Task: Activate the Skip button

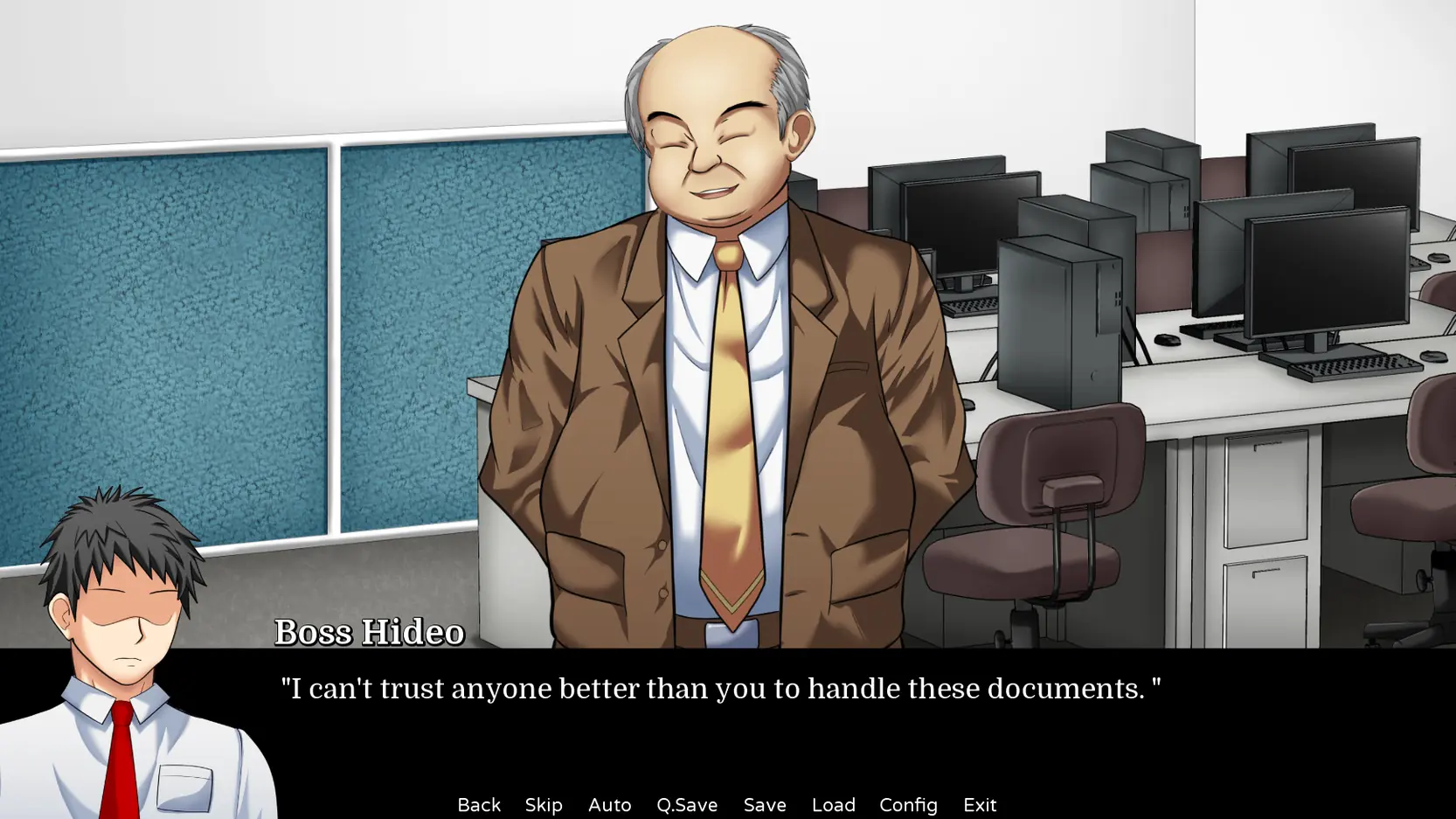Action: click(544, 804)
